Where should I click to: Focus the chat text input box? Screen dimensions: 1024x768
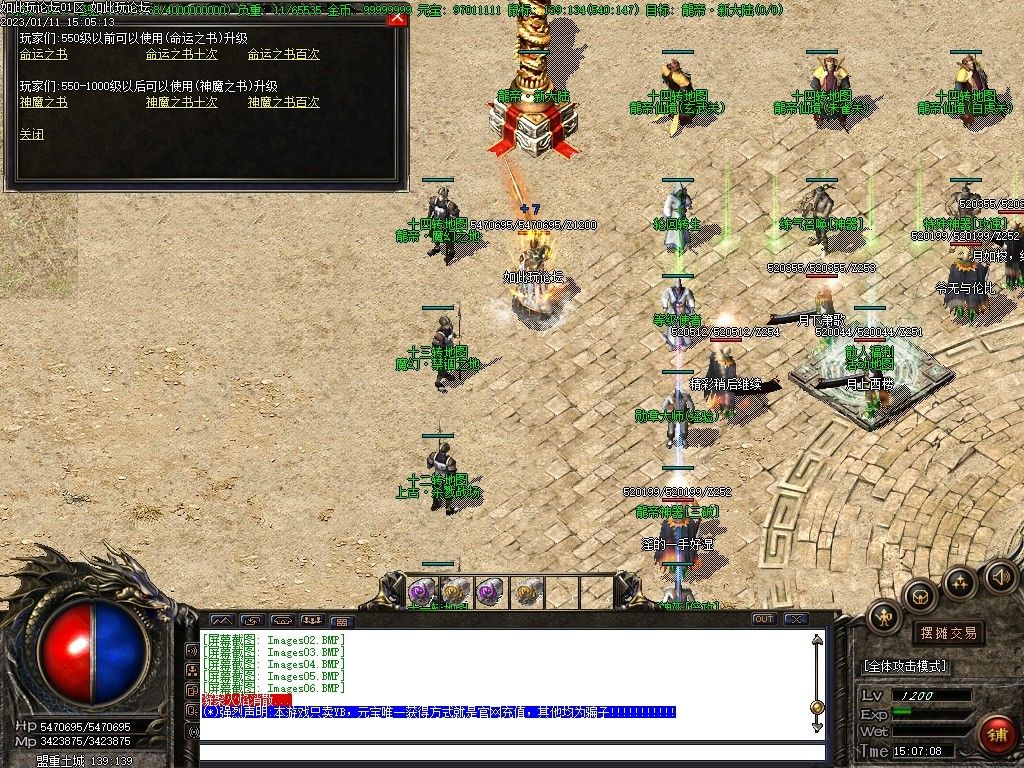click(x=510, y=752)
